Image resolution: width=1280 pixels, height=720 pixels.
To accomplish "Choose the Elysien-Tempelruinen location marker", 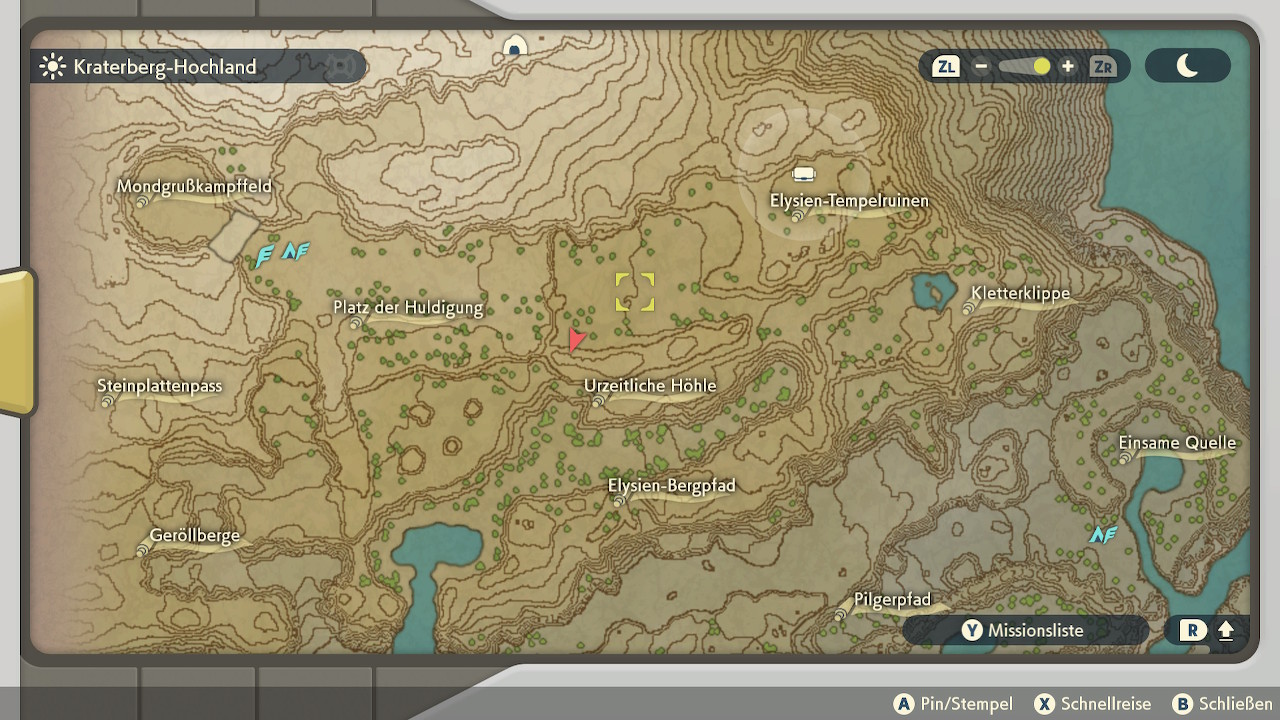I will (x=849, y=202).
